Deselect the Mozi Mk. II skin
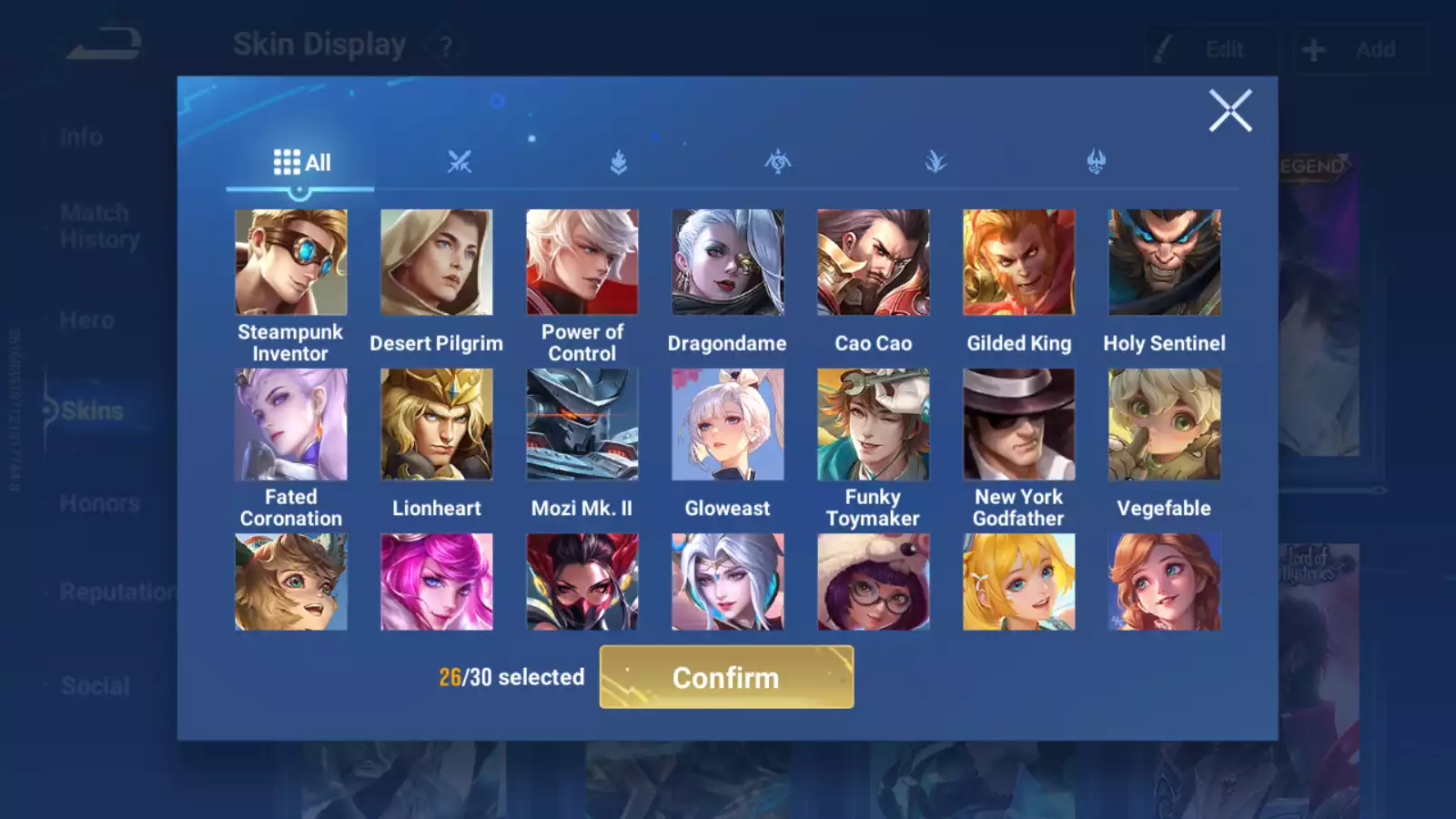 [x=581, y=424]
